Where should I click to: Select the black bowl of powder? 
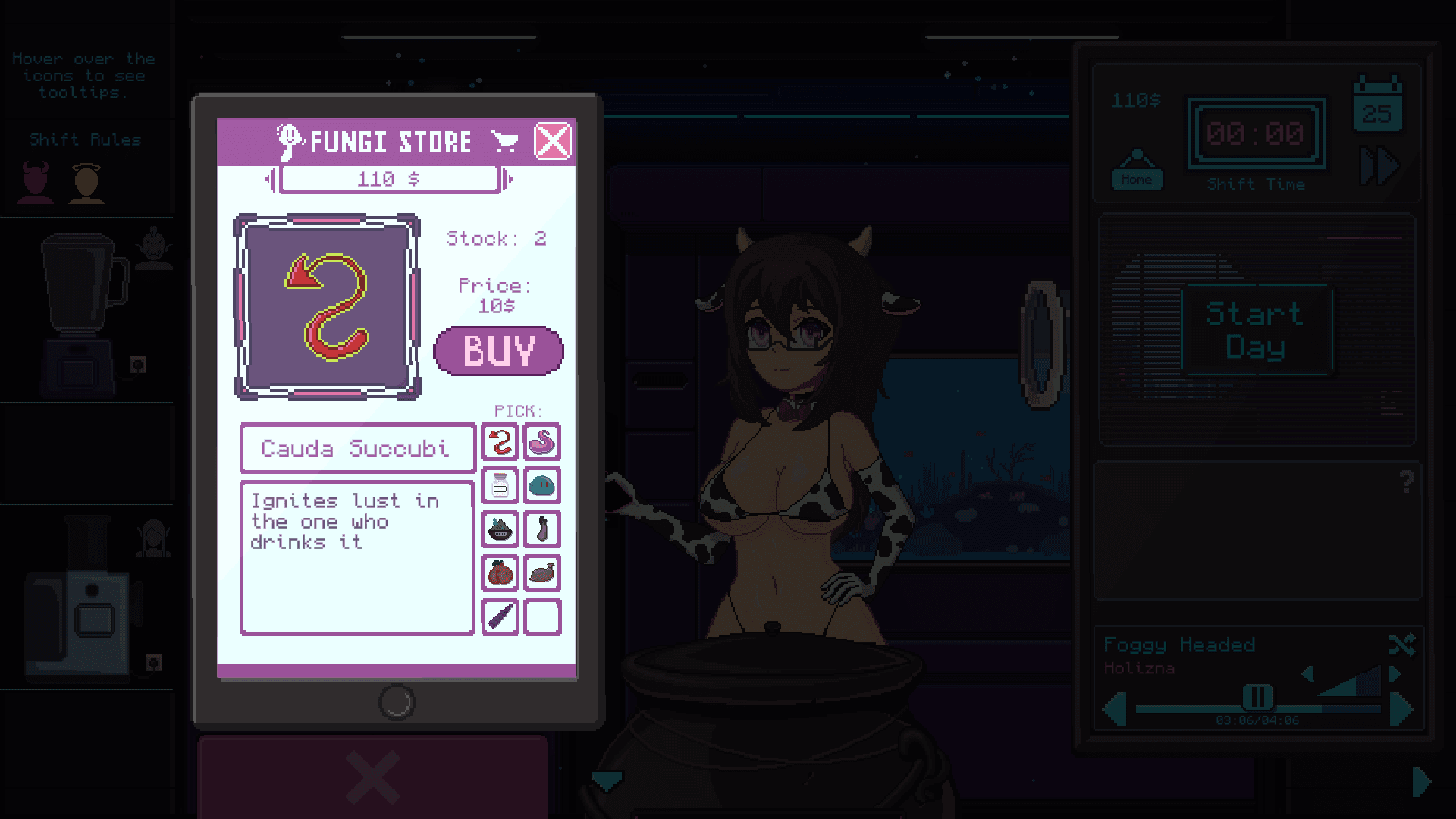(x=500, y=529)
